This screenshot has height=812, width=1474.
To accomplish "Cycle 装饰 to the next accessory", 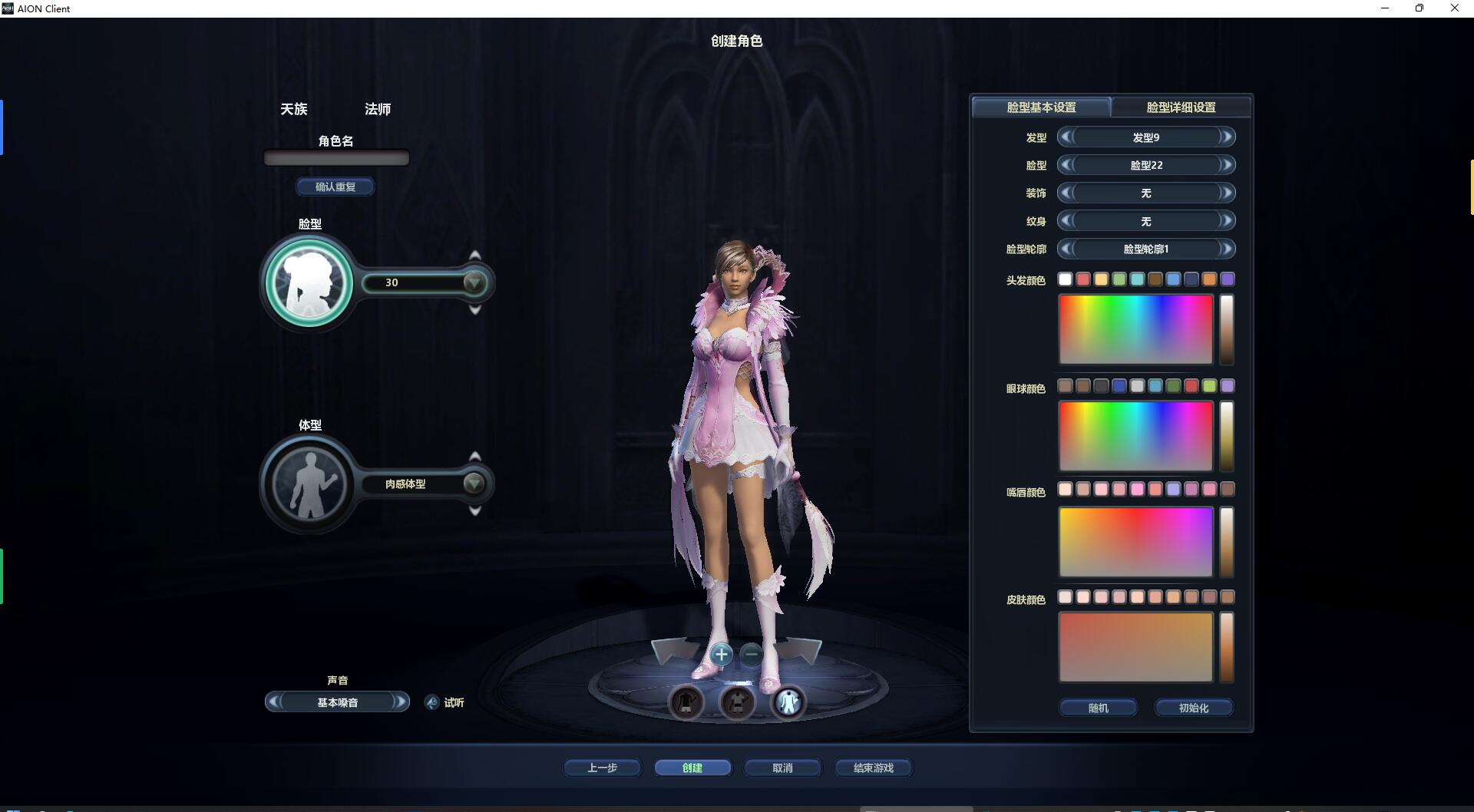I will 1227,193.
